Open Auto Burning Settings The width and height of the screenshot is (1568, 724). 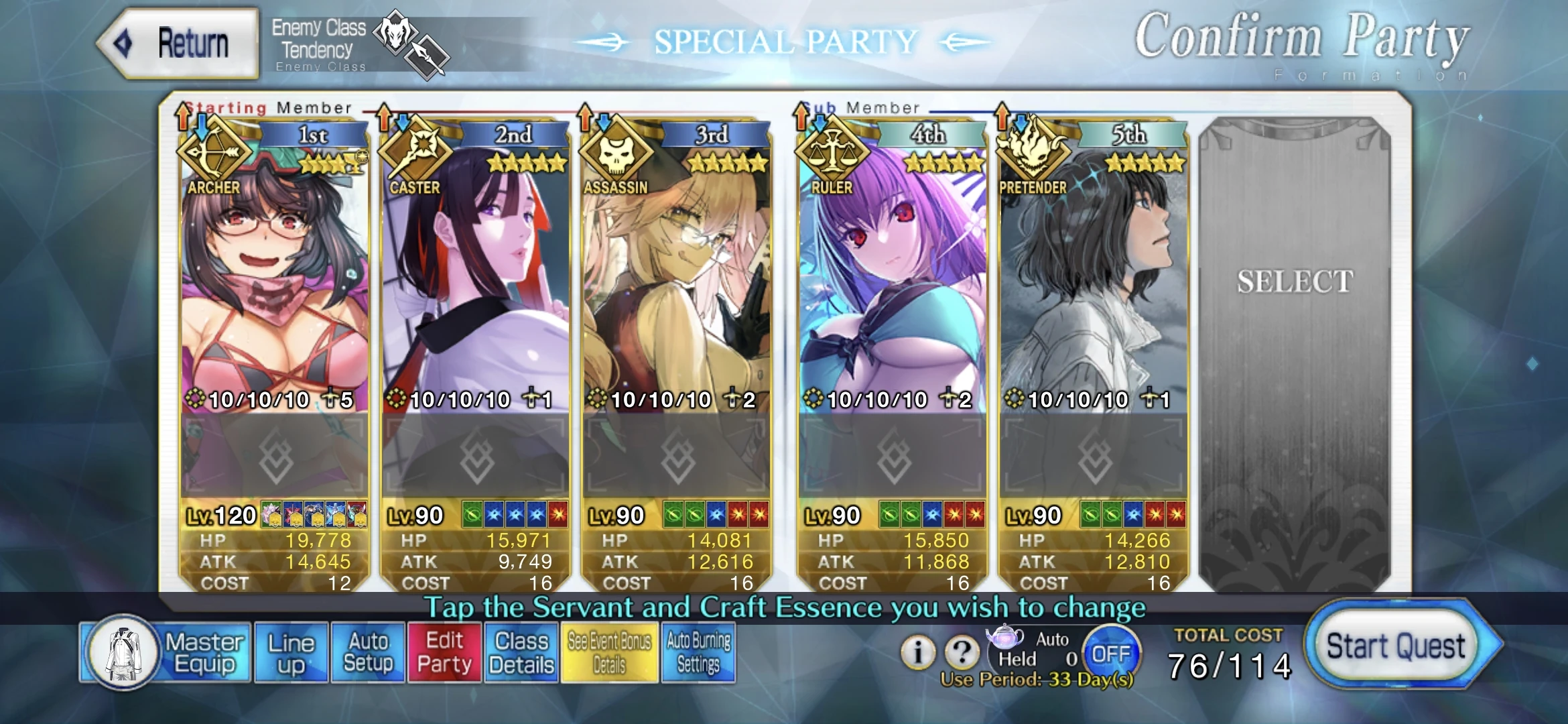698,651
